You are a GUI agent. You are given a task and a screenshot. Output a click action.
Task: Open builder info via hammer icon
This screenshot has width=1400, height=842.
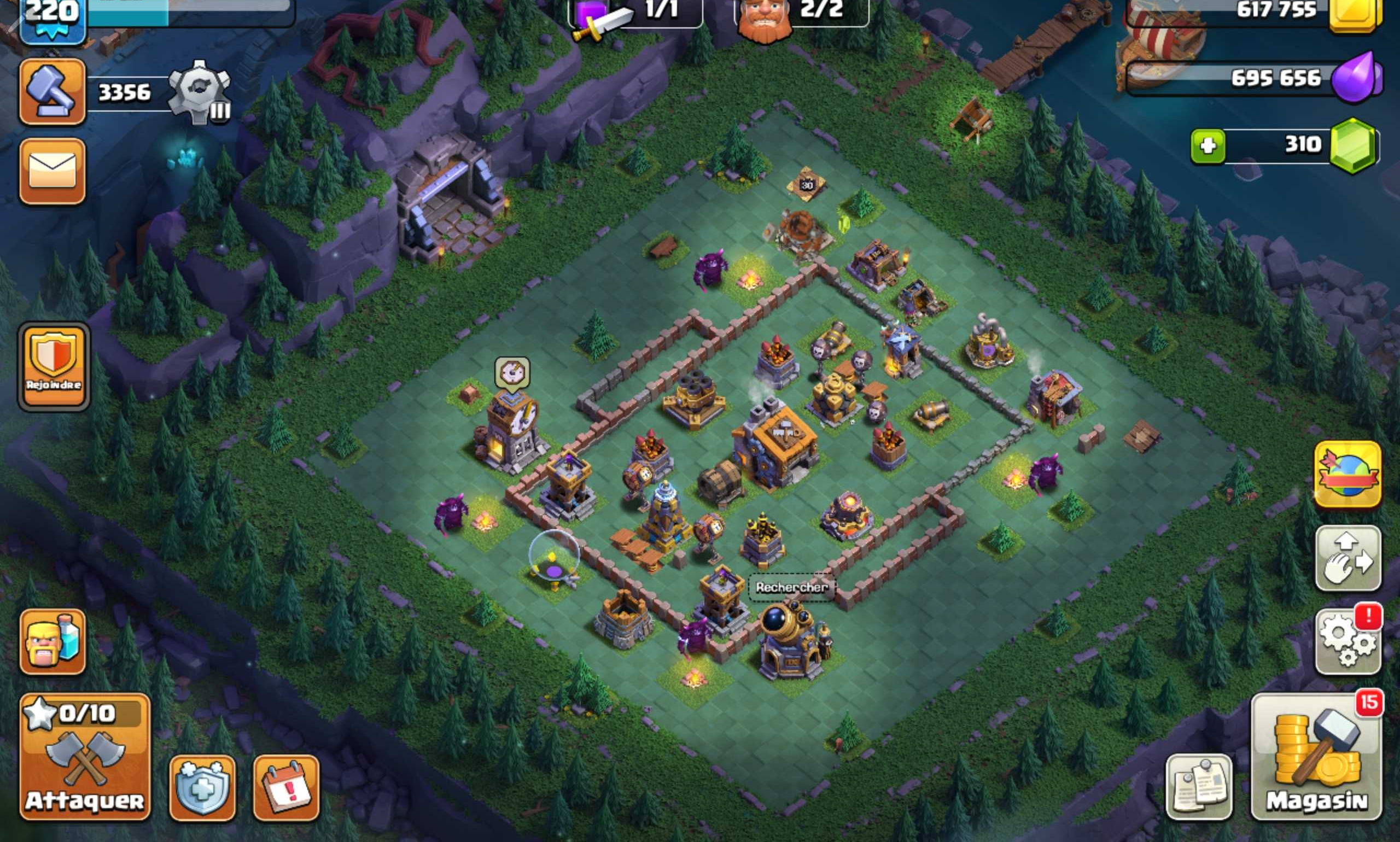[51, 92]
